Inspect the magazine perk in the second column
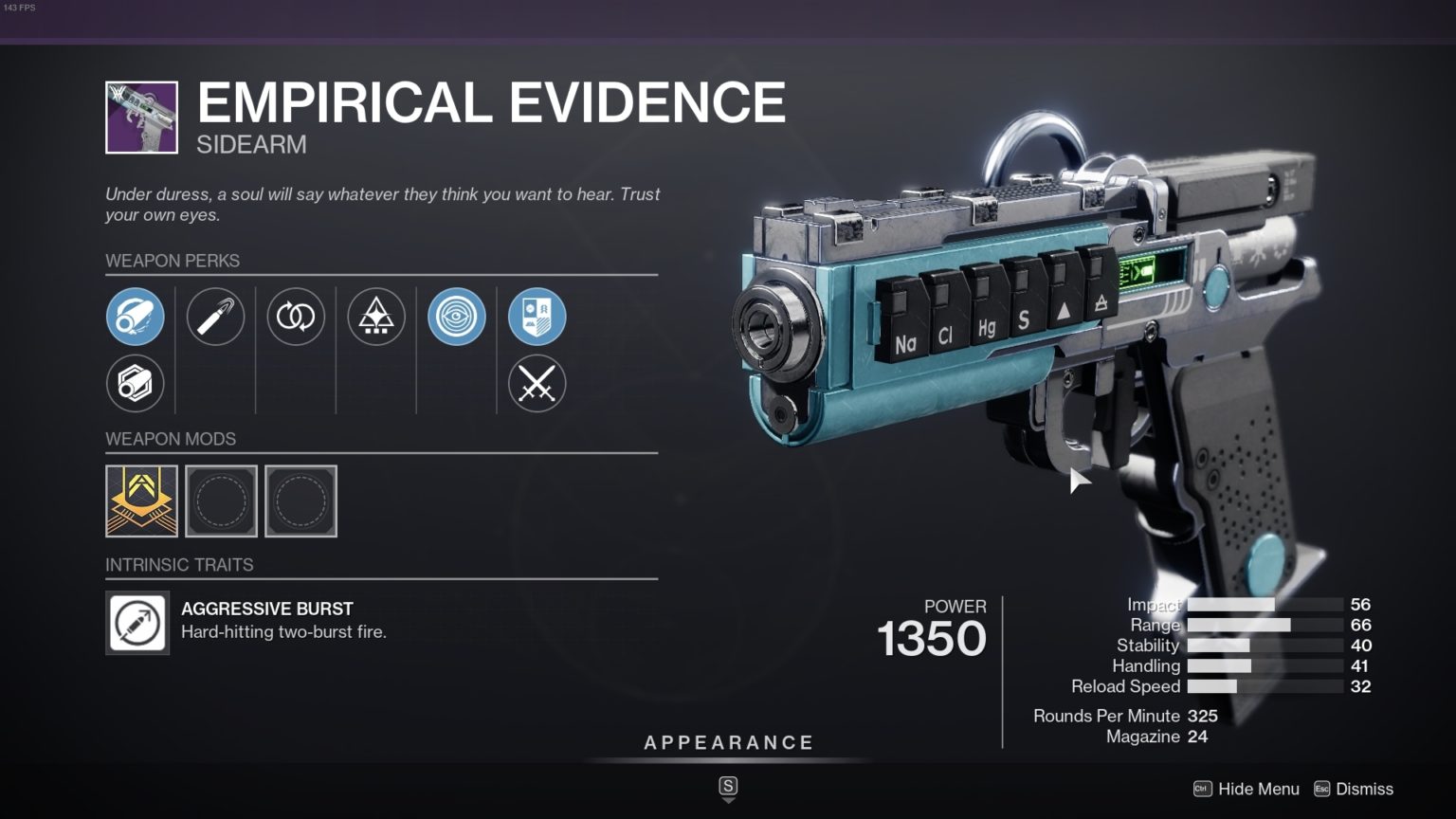Viewport: 1456px width, 819px height. [215, 317]
